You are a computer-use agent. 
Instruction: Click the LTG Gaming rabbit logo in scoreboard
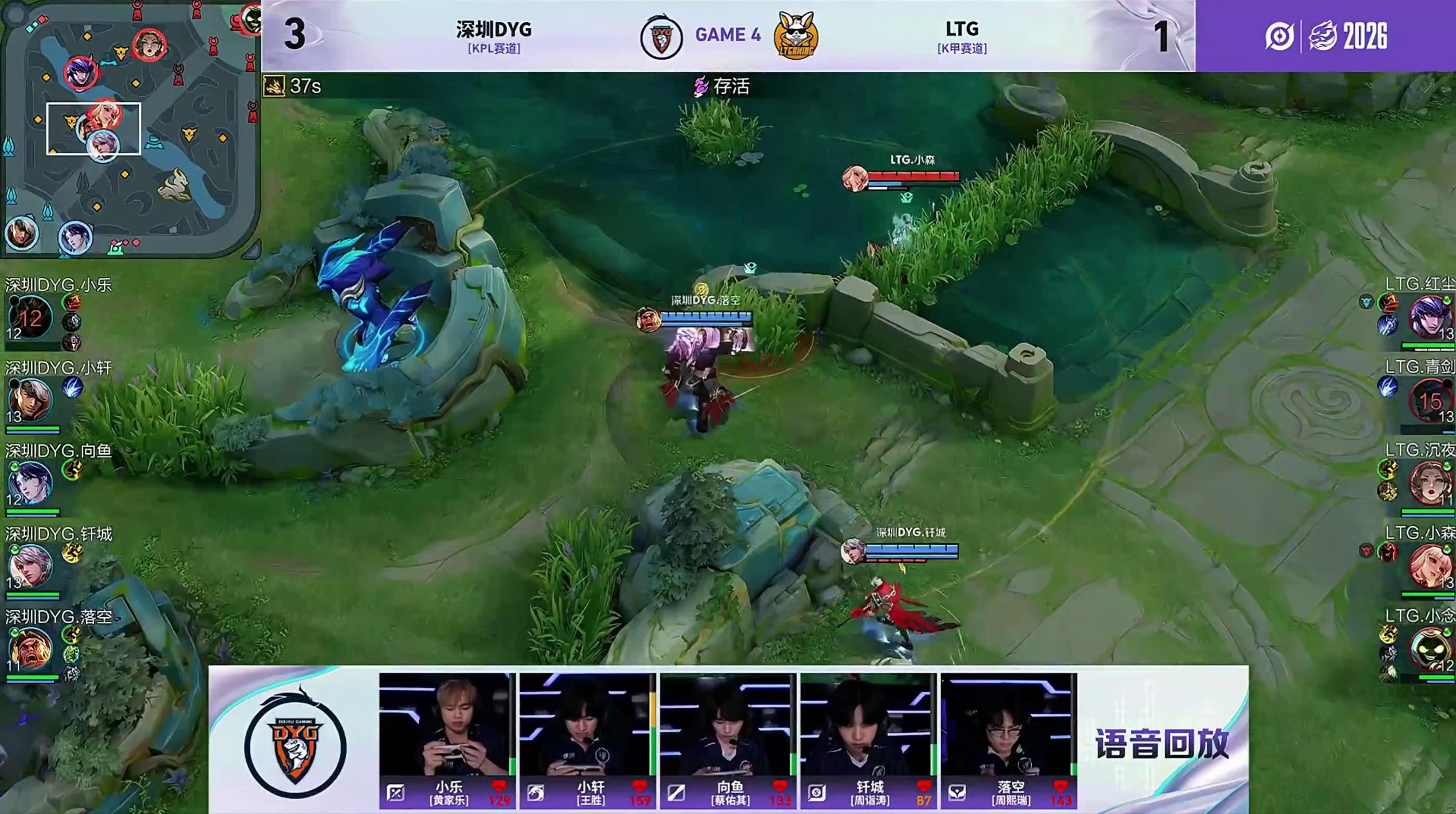796,35
